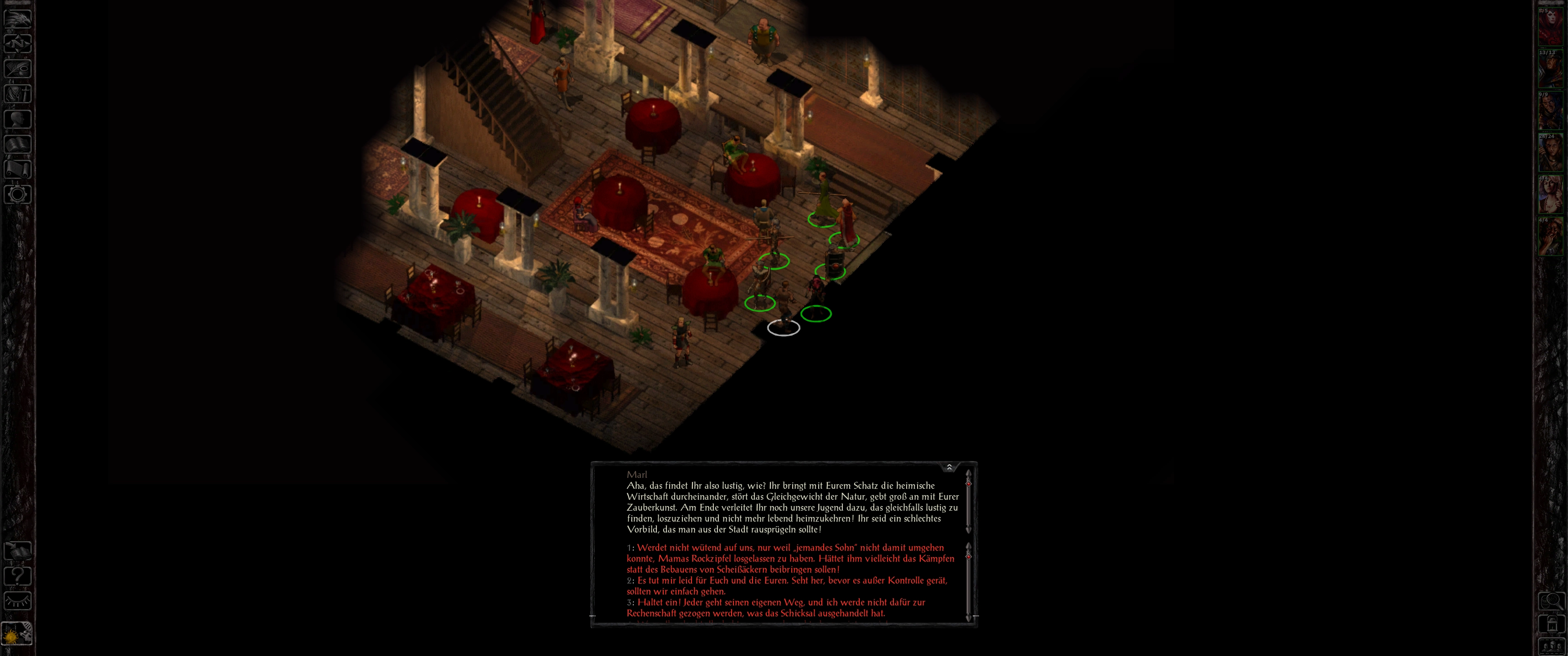Open the inventory icon in the sidebar
The height and width of the screenshot is (656, 1568).
17,94
